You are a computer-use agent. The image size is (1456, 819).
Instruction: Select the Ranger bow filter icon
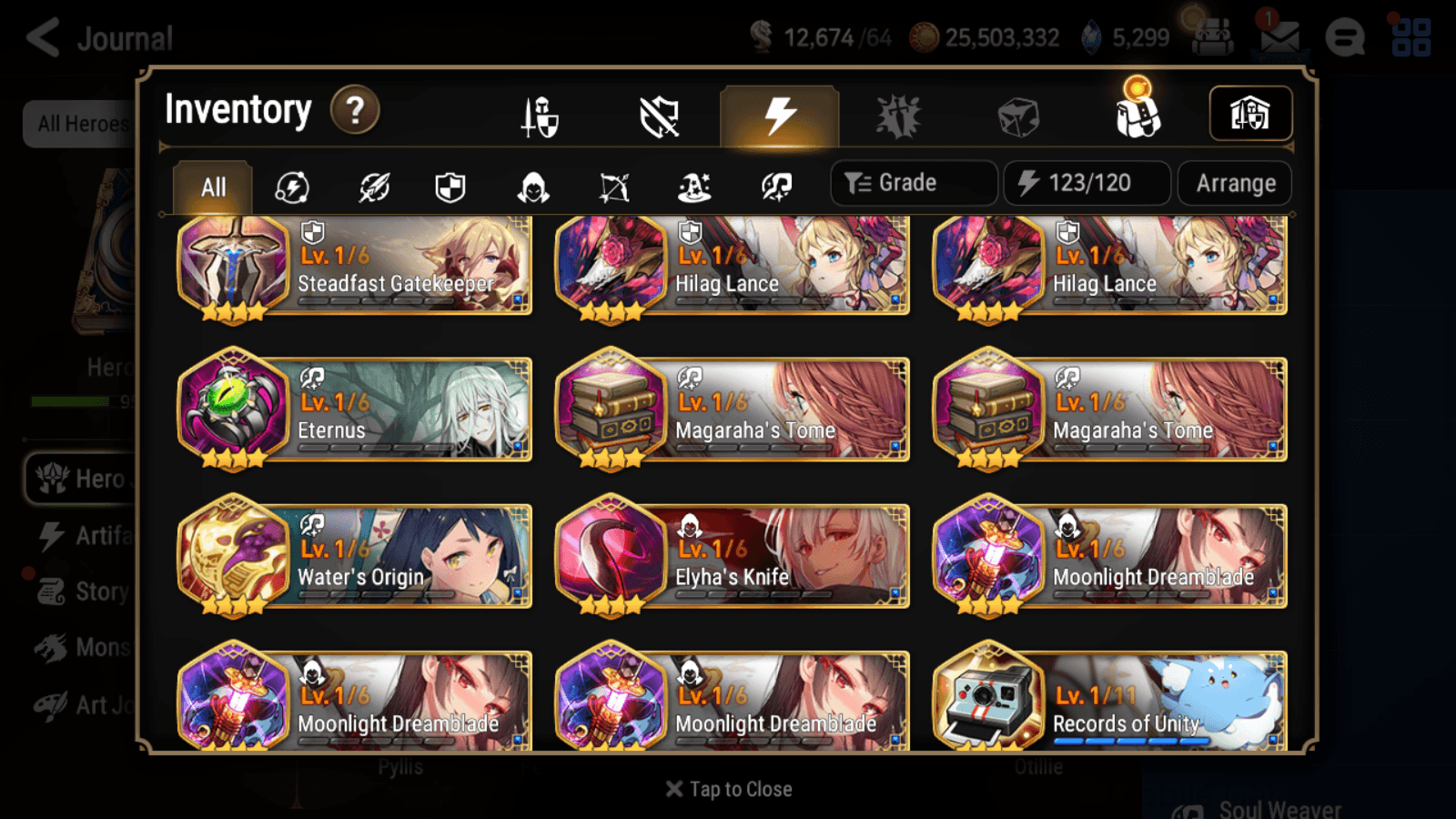pos(613,187)
